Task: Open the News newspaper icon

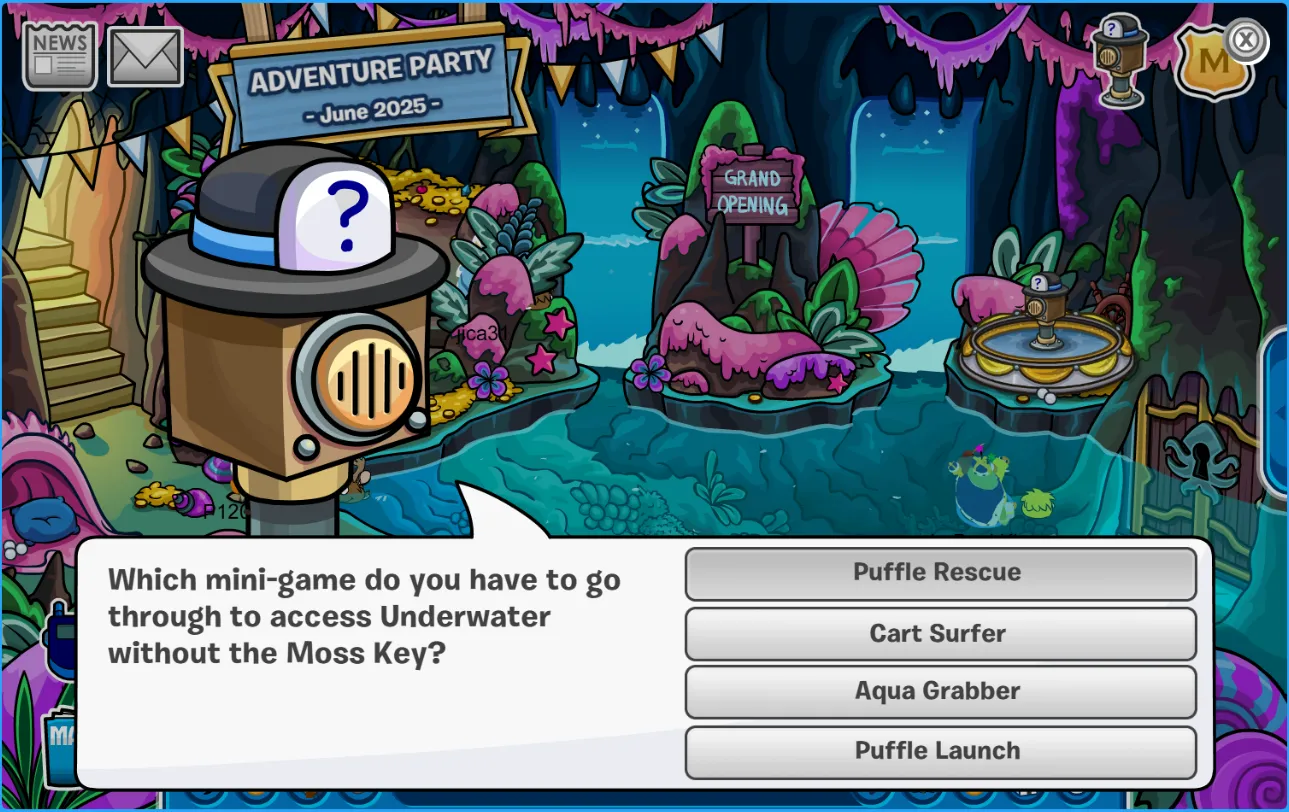Action: [59, 54]
